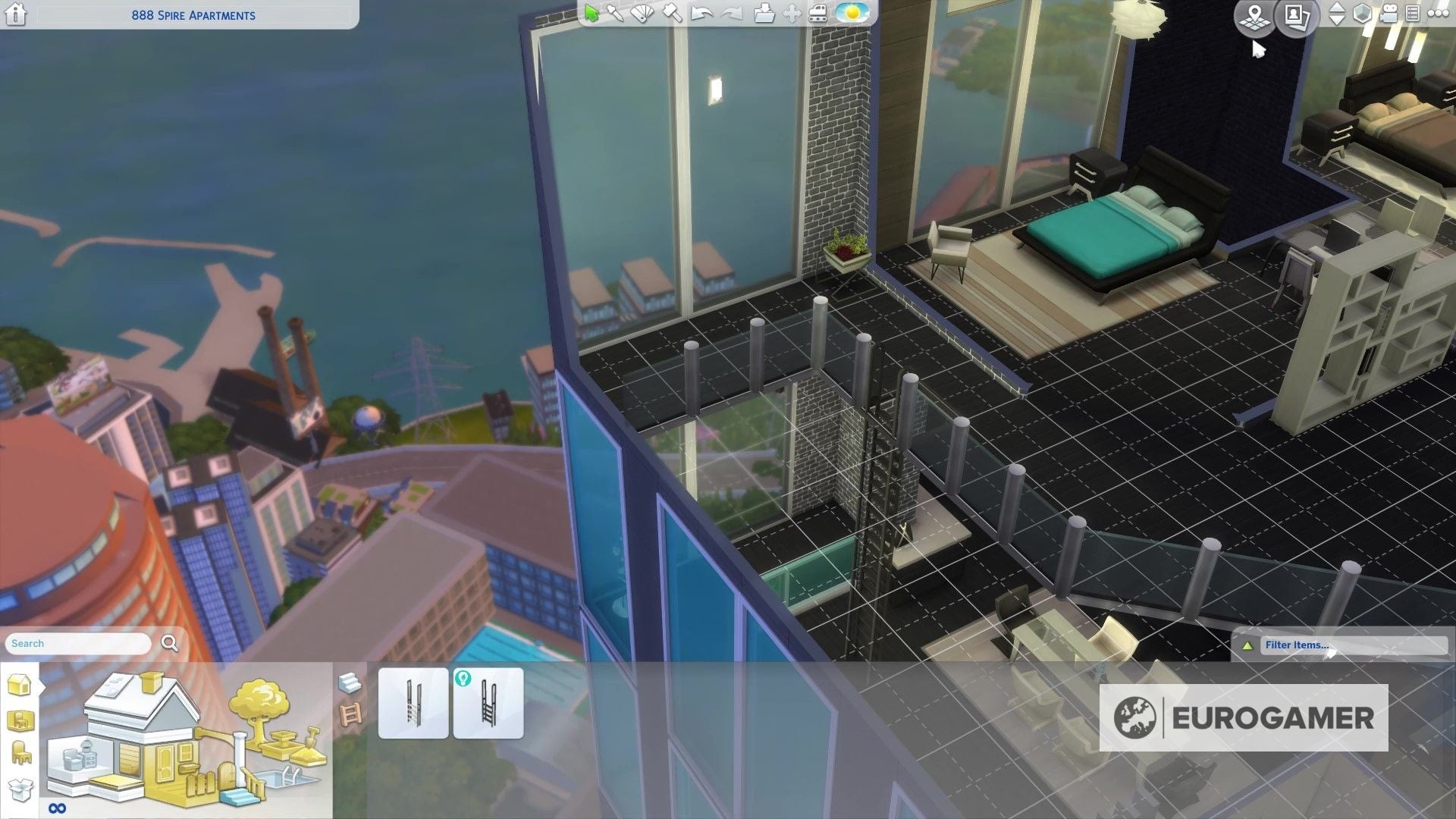1456x819 pixels.
Task: Click the move whole house arrows tool
Action: 792,14
